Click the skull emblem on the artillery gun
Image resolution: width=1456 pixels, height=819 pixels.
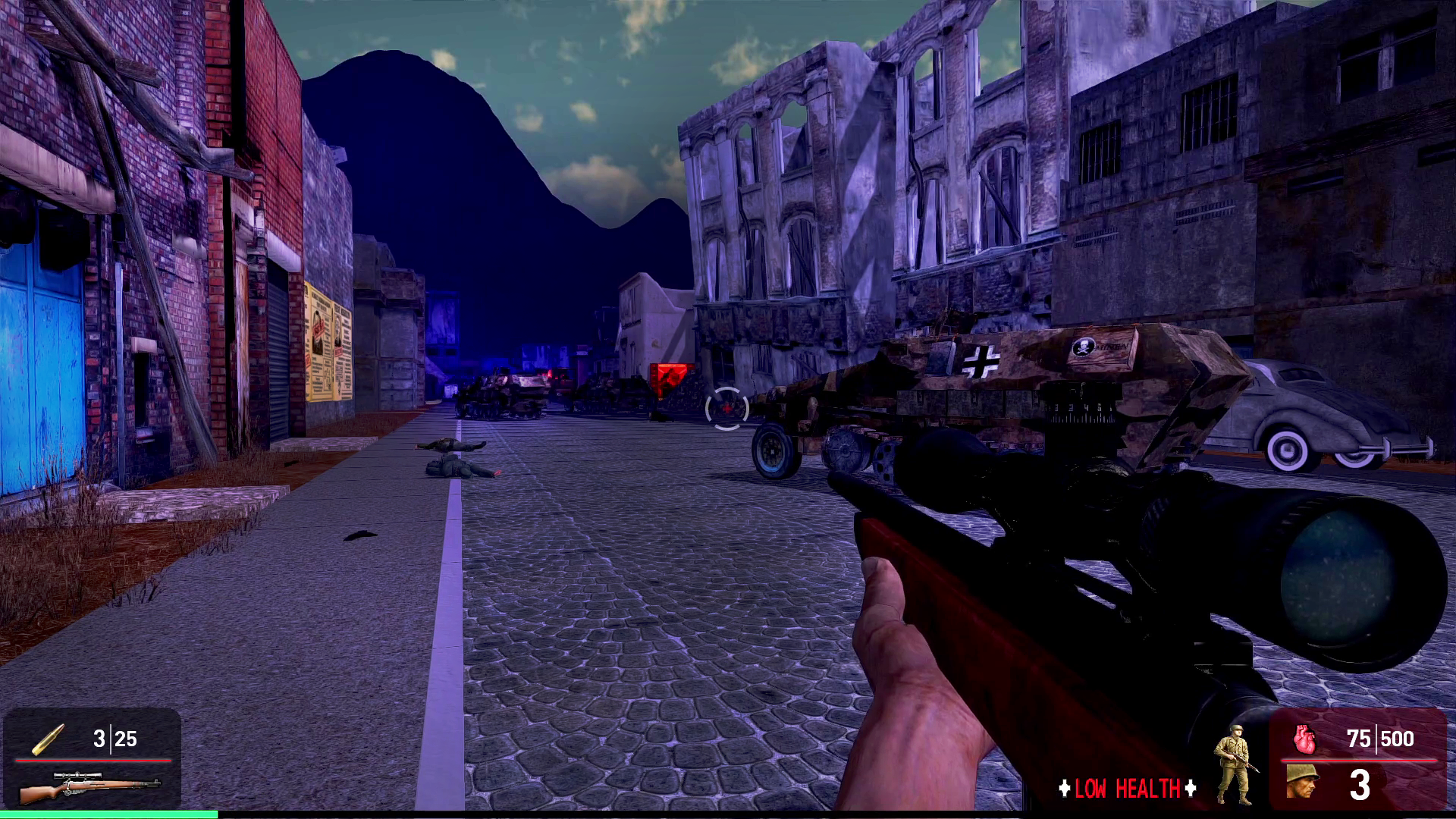point(1083,348)
